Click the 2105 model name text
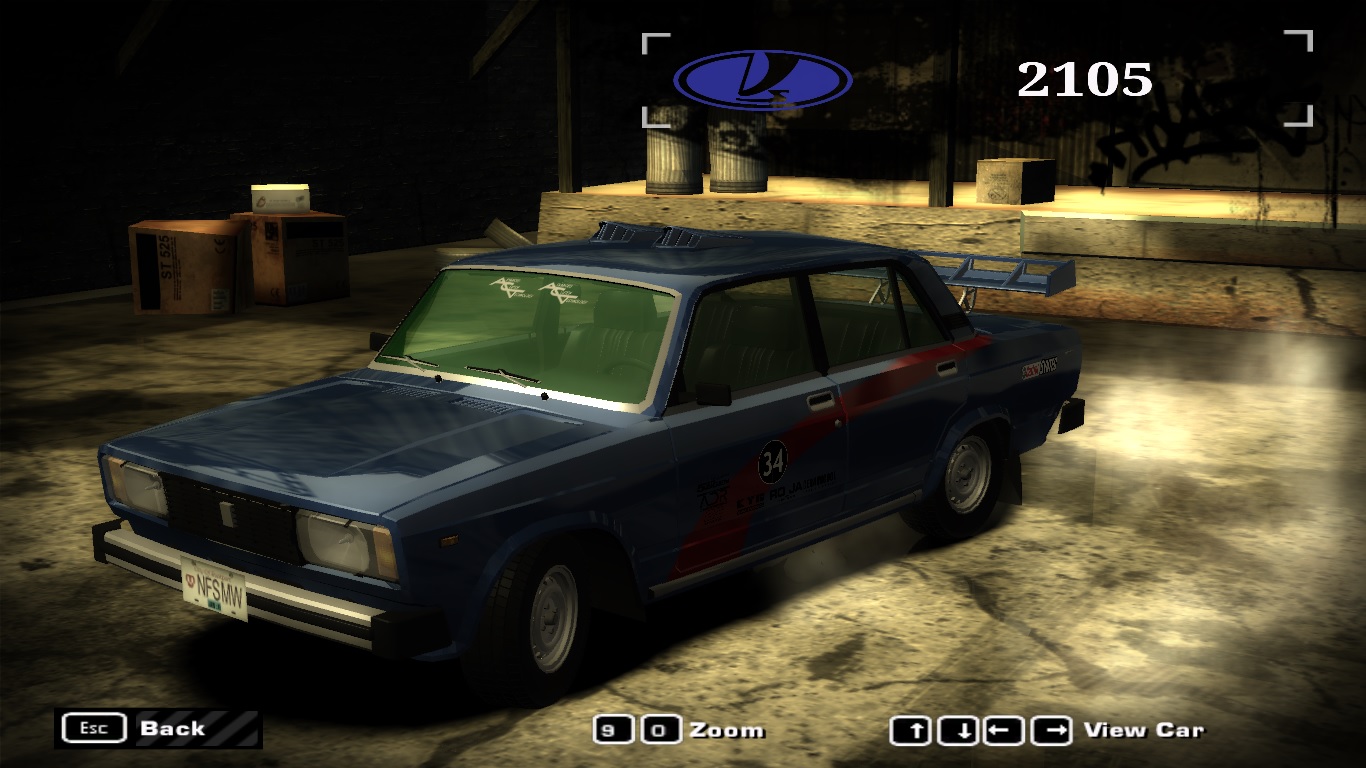The height and width of the screenshot is (768, 1366). [x=1083, y=78]
